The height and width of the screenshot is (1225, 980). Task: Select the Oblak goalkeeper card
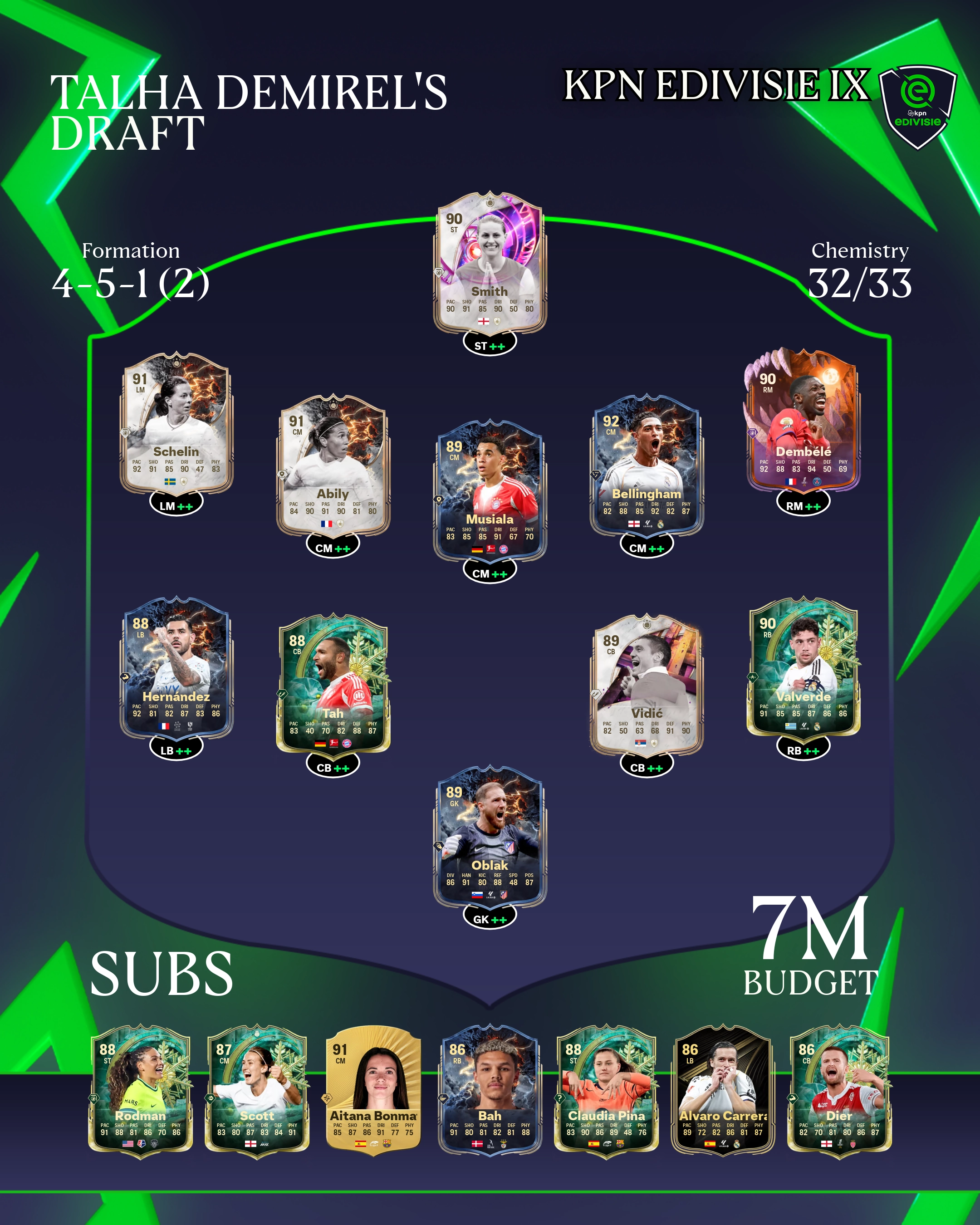[x=490, y=836]
